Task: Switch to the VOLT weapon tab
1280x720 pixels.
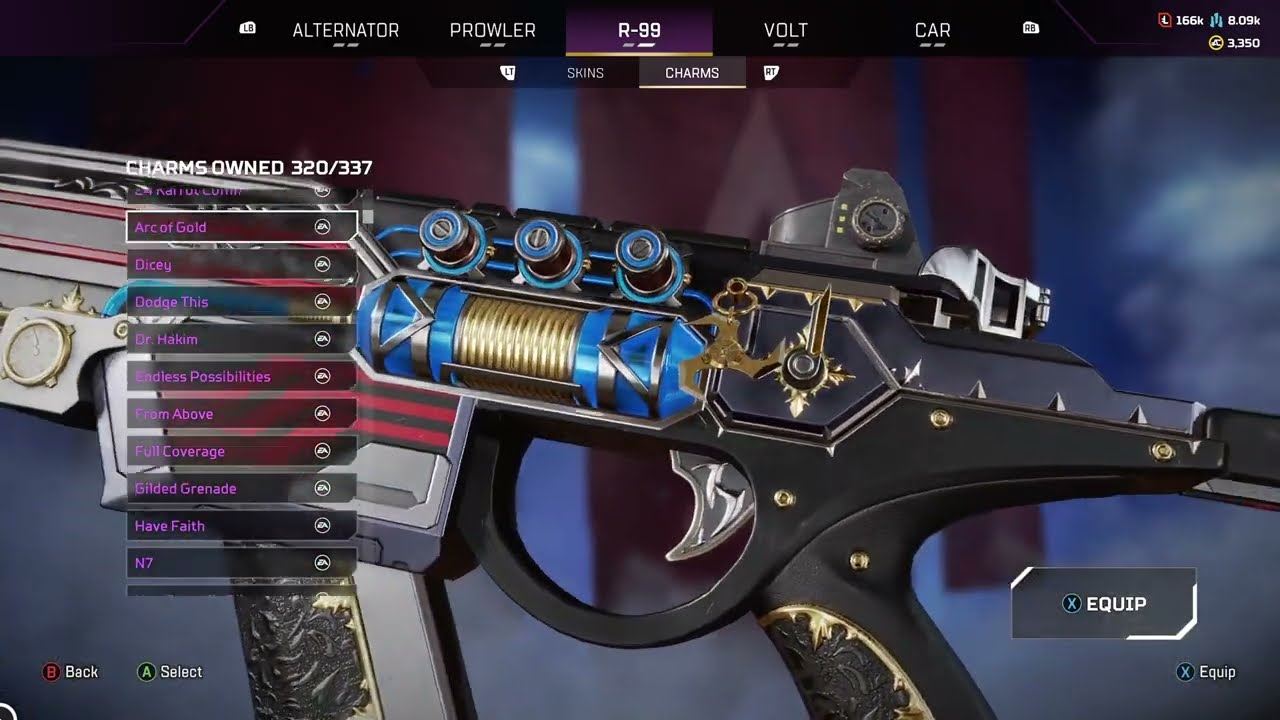Action: pyautogui.click(x=786, y=30)
